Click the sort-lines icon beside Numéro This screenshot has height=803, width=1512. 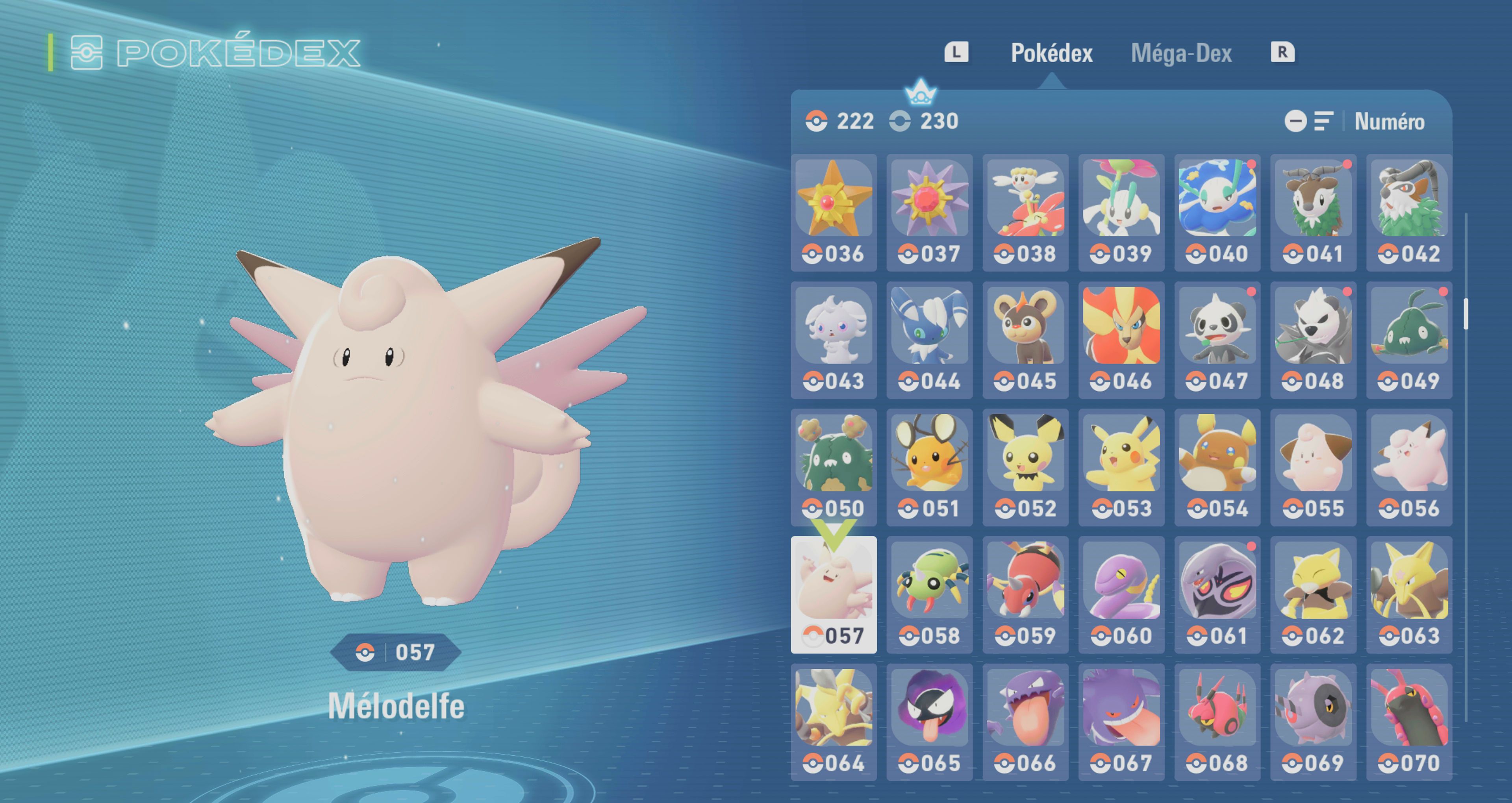1324,122
